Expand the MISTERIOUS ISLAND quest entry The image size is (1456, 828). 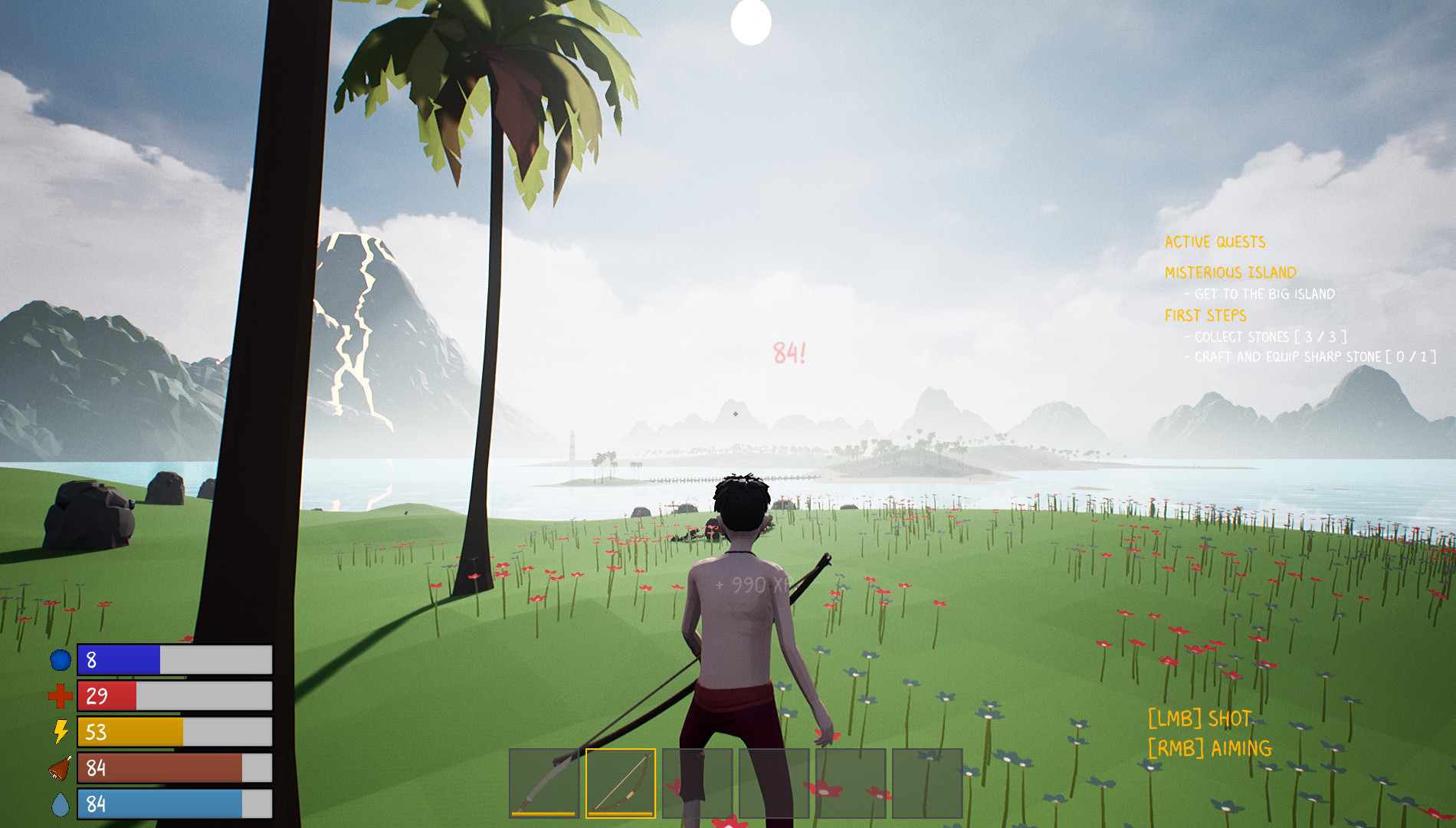coord(1231,271)
